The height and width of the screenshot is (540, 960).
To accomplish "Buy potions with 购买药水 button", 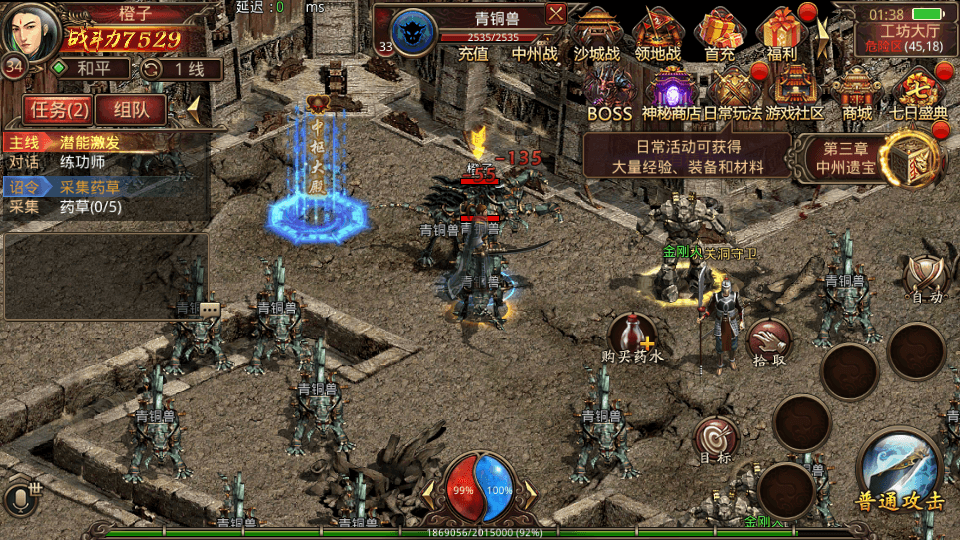I will coord(632,336).
